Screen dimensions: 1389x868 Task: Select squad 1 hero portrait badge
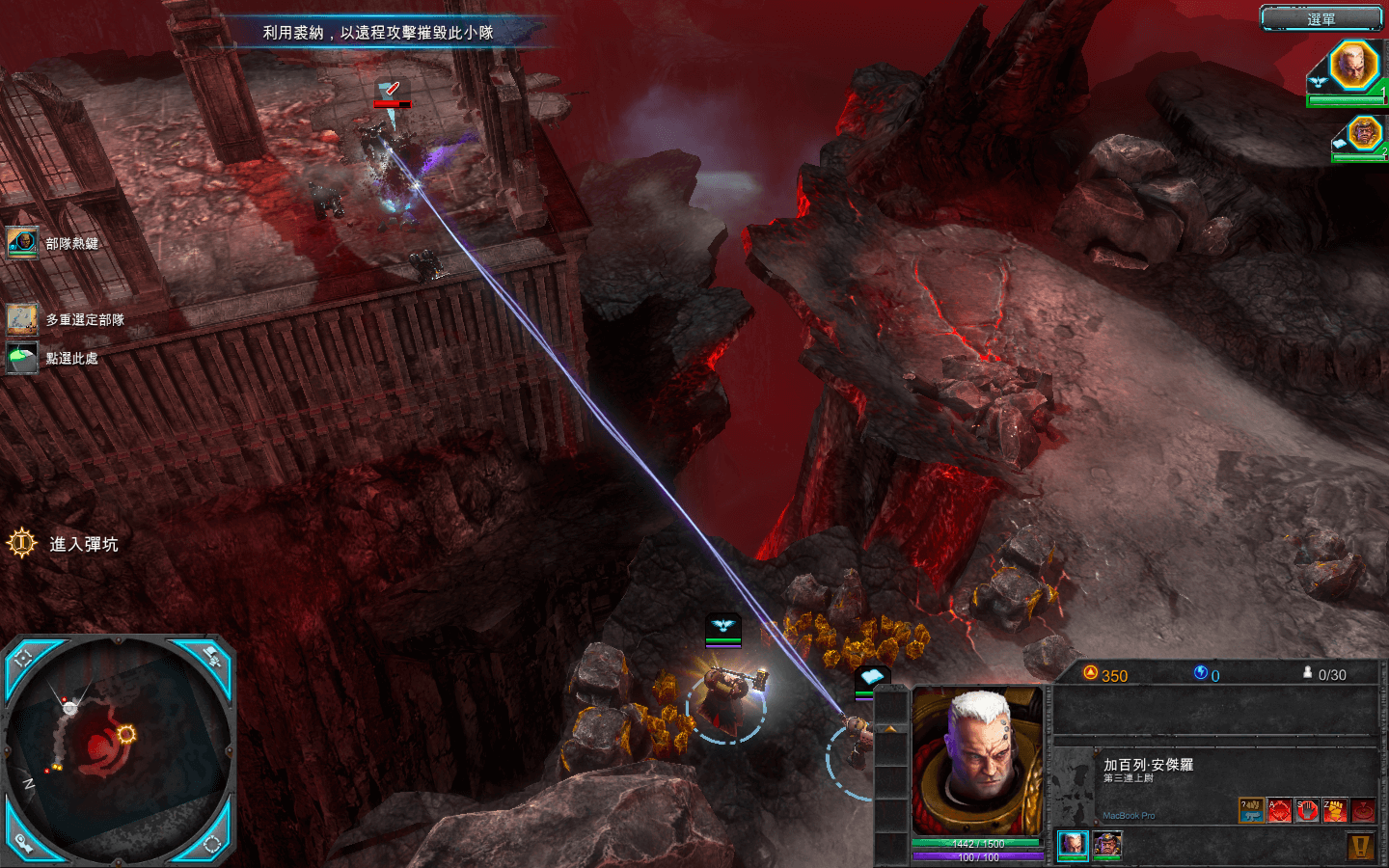pyautogui.click(x=1352, y=66)
